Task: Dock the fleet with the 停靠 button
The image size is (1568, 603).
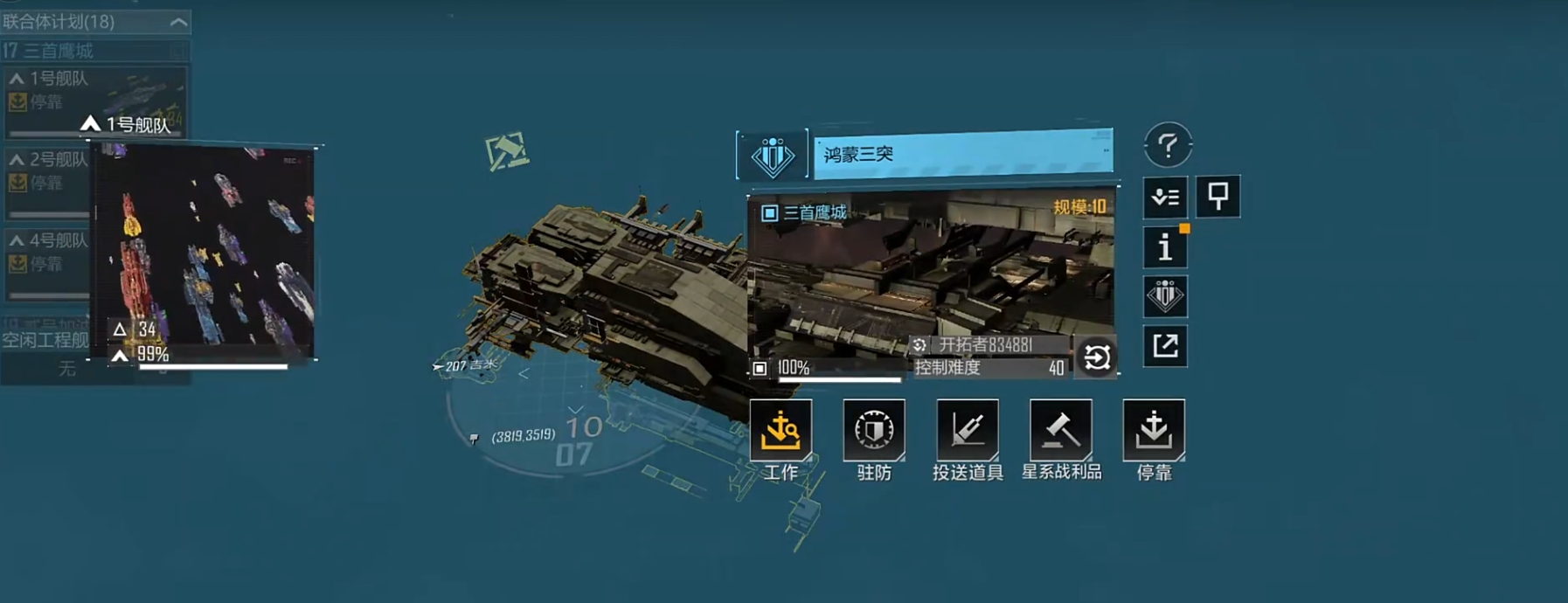Action: (1154, 430)
